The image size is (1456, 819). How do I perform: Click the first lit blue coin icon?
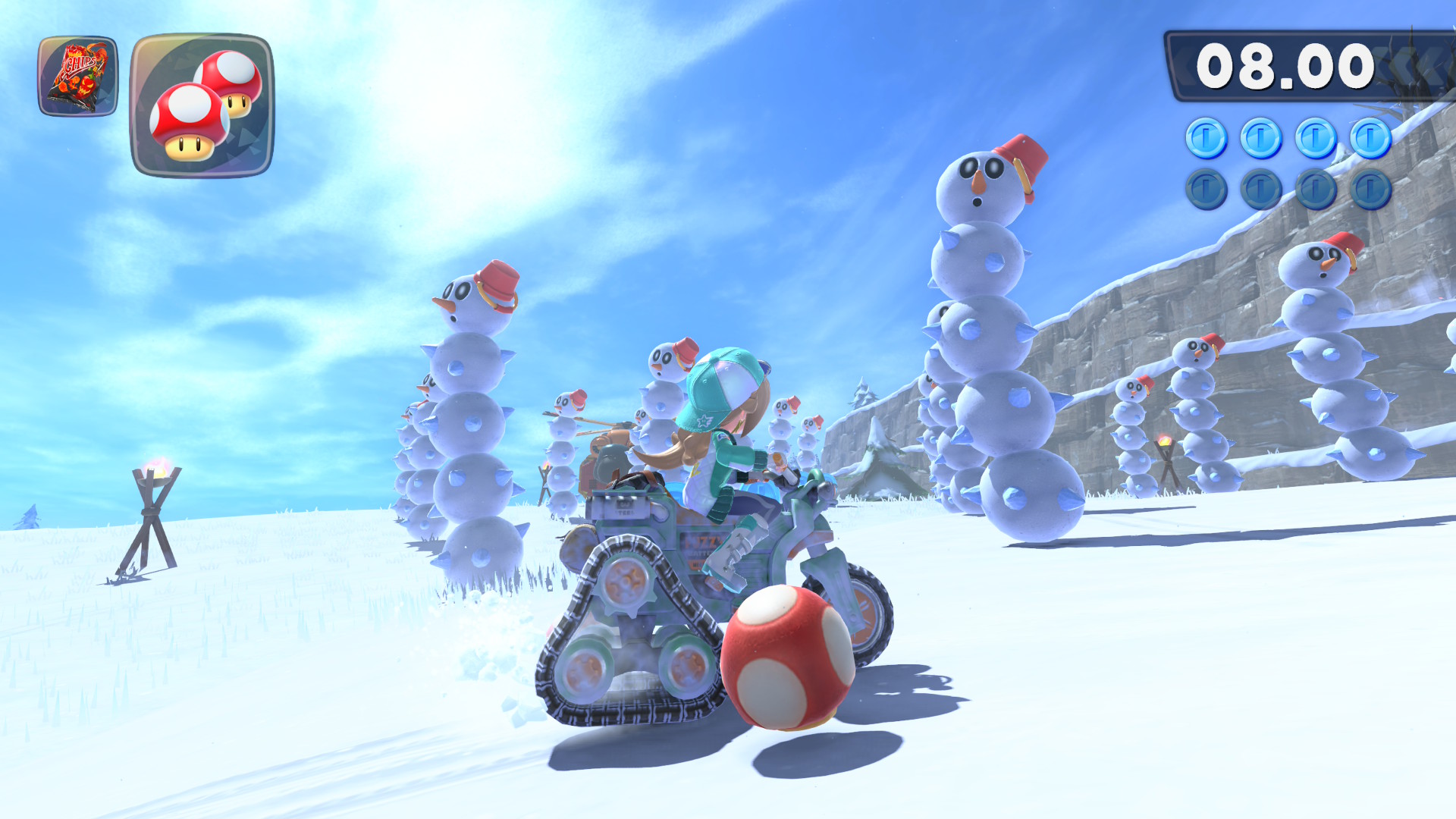[x=1207, y=136]
